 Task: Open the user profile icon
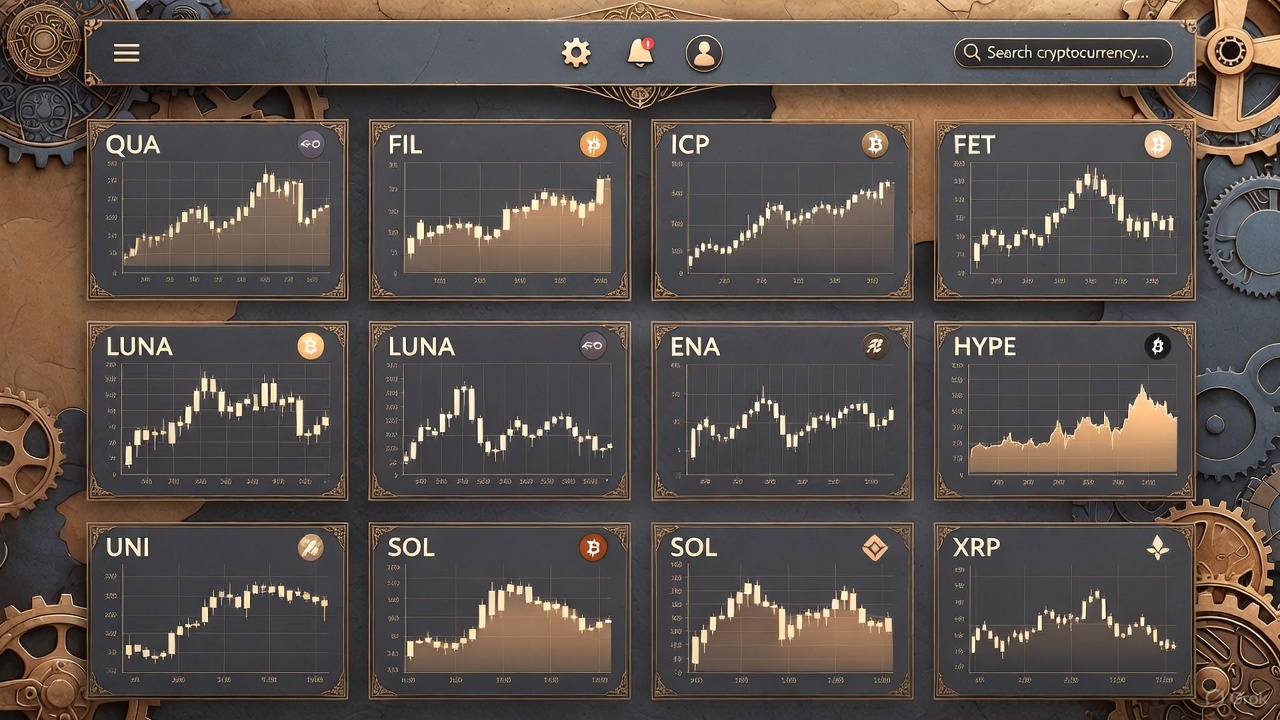704,54
